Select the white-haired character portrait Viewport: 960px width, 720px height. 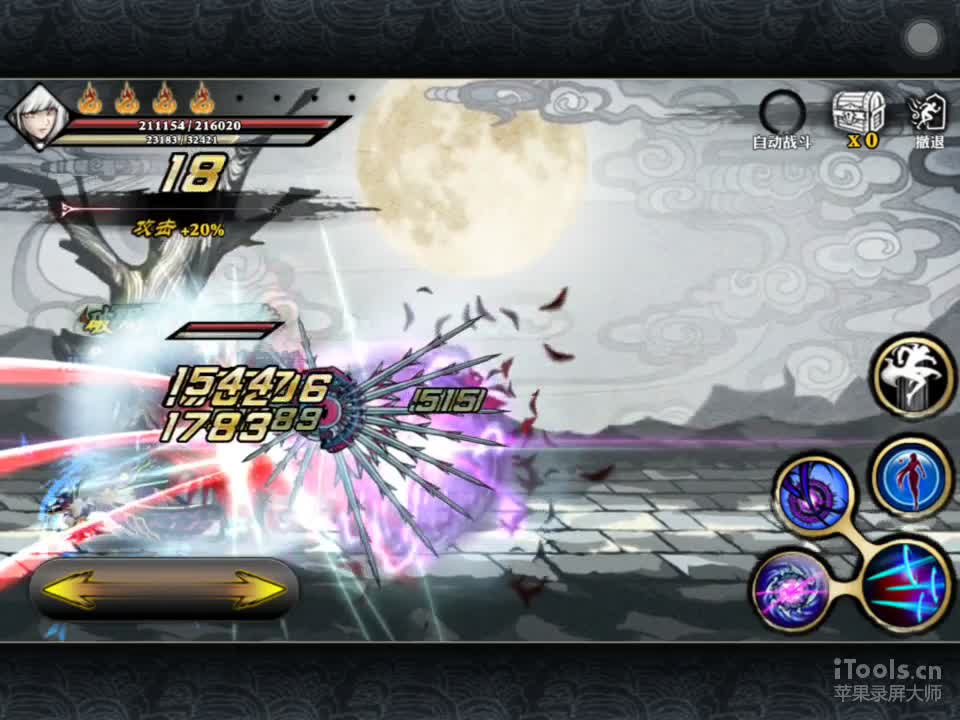point(31,119)
